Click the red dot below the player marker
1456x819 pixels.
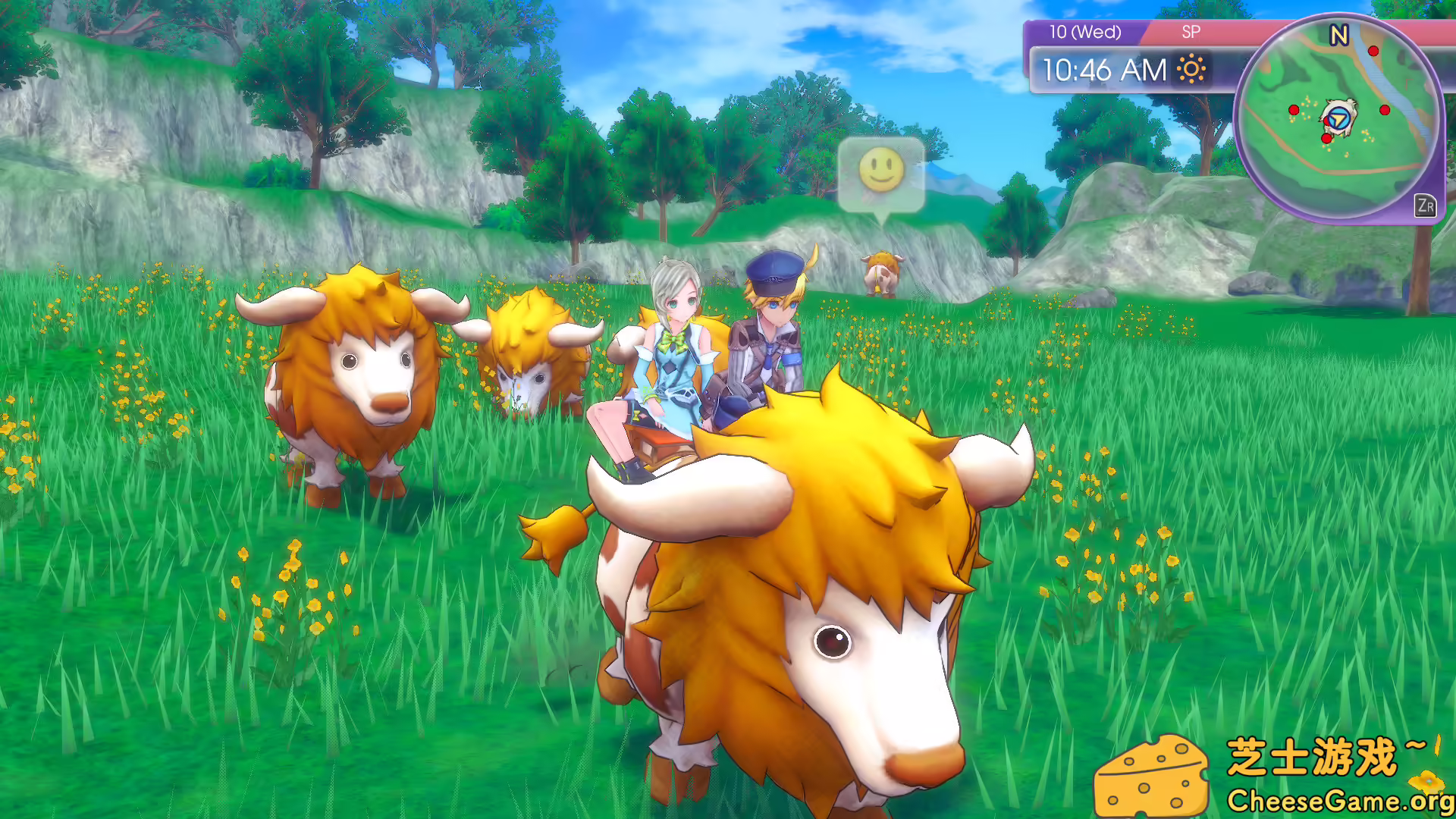click(1326, 139)
